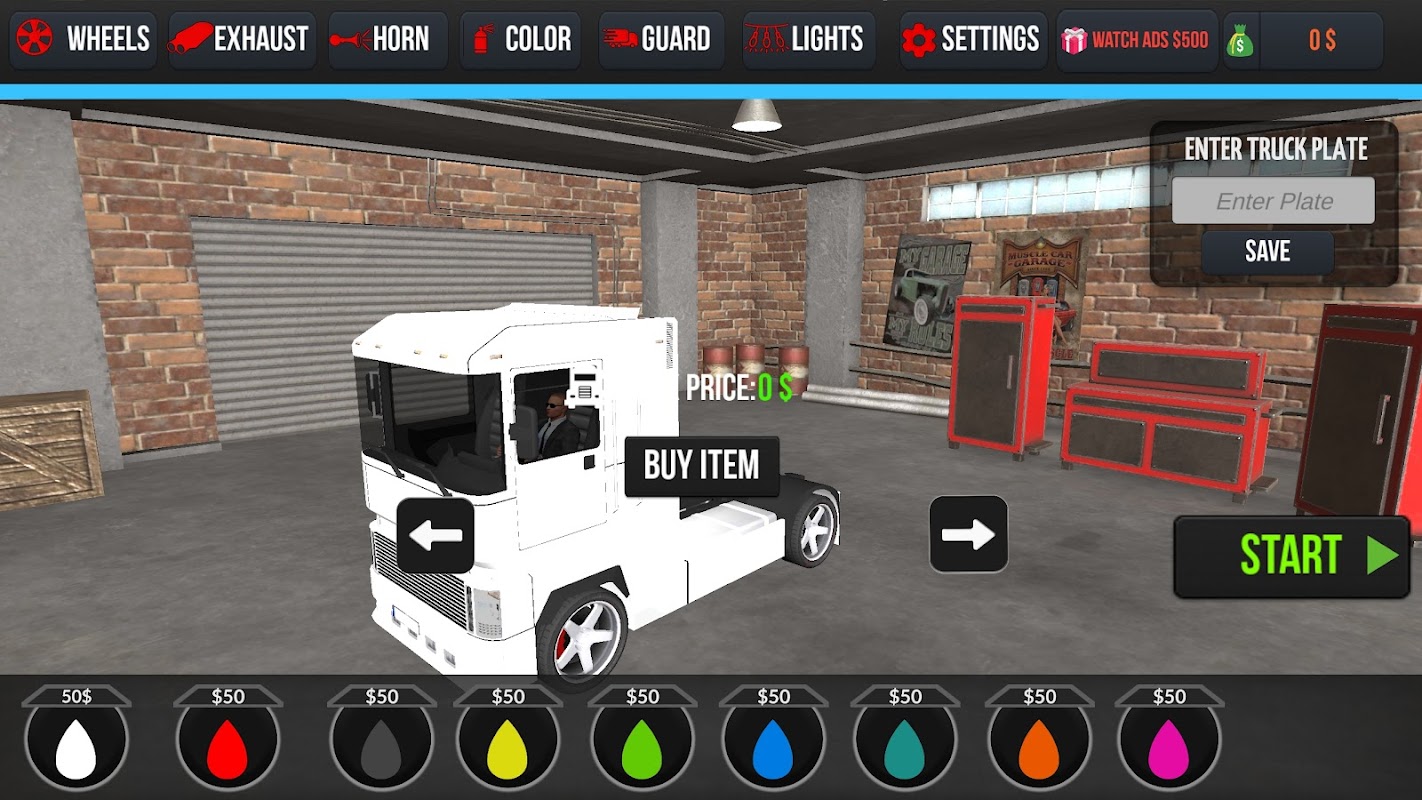Open the Settings menu

[x=973, y=40]
